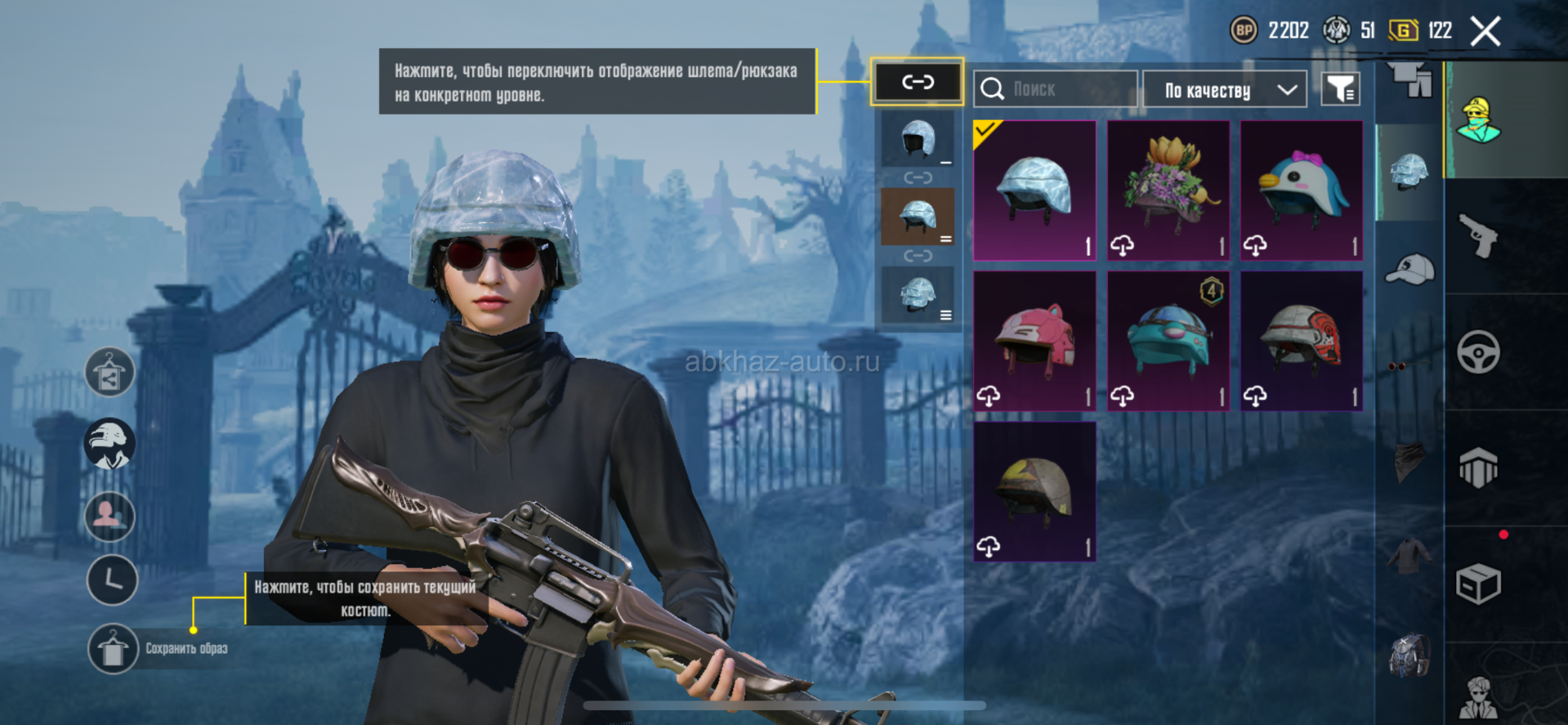Screen dimensions: 1568x725
Task: Pick the pink cat helmet skin
Action: pyautogui.click(x=1034, y=341)
